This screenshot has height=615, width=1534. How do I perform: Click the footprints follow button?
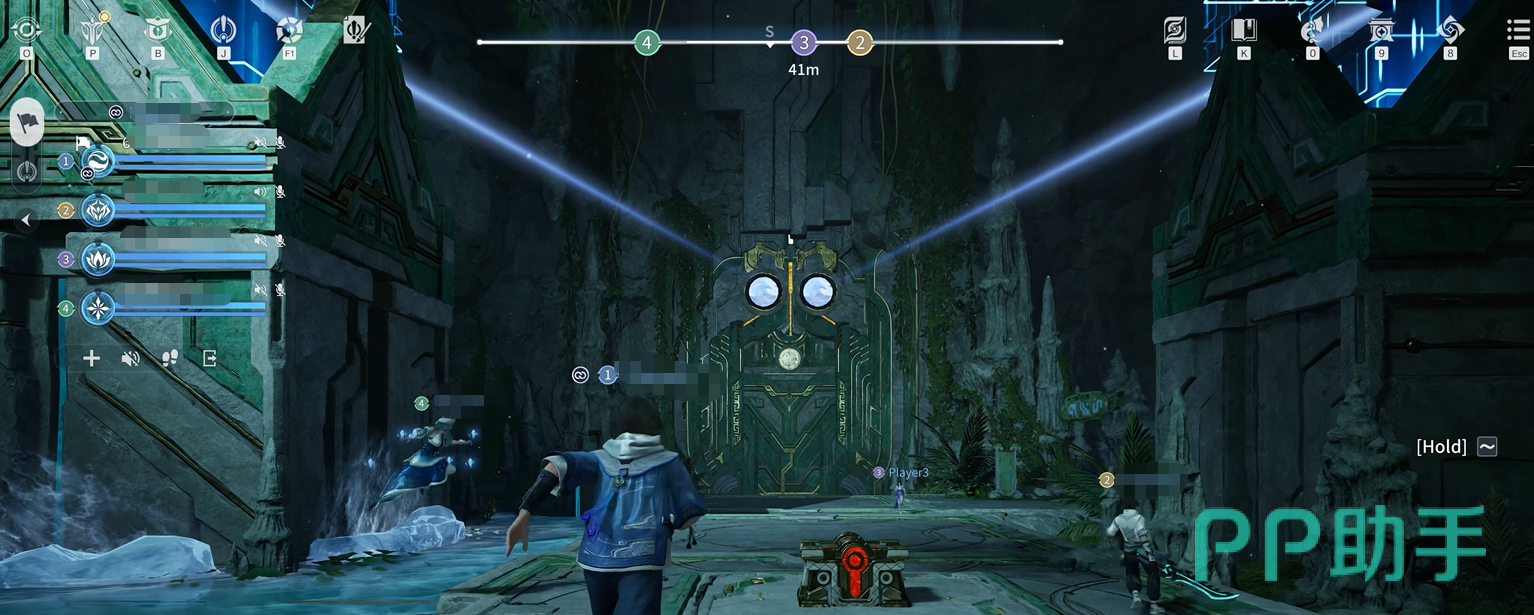[x=170, y=358]
